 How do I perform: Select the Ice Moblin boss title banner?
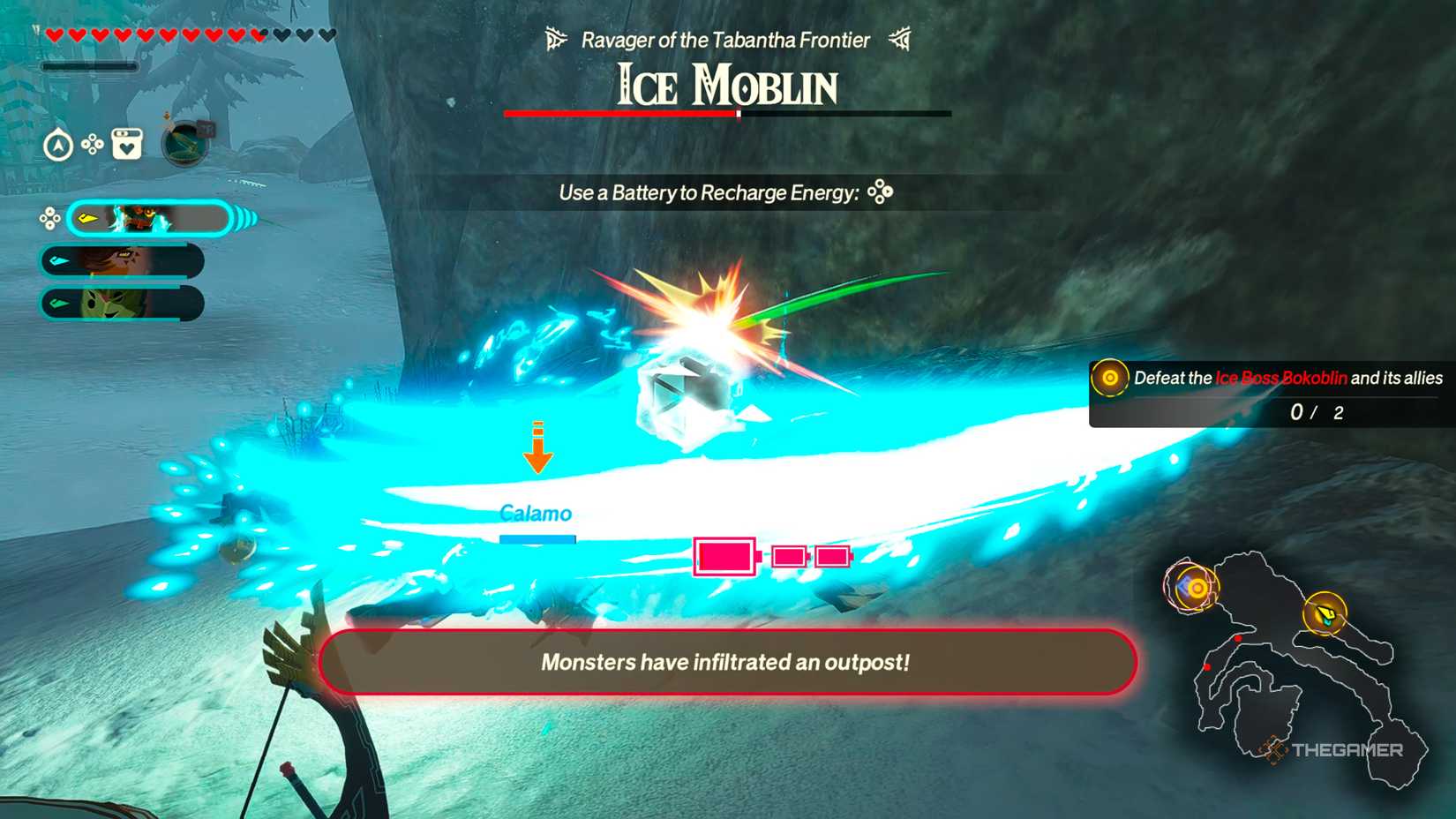(725, 86)
